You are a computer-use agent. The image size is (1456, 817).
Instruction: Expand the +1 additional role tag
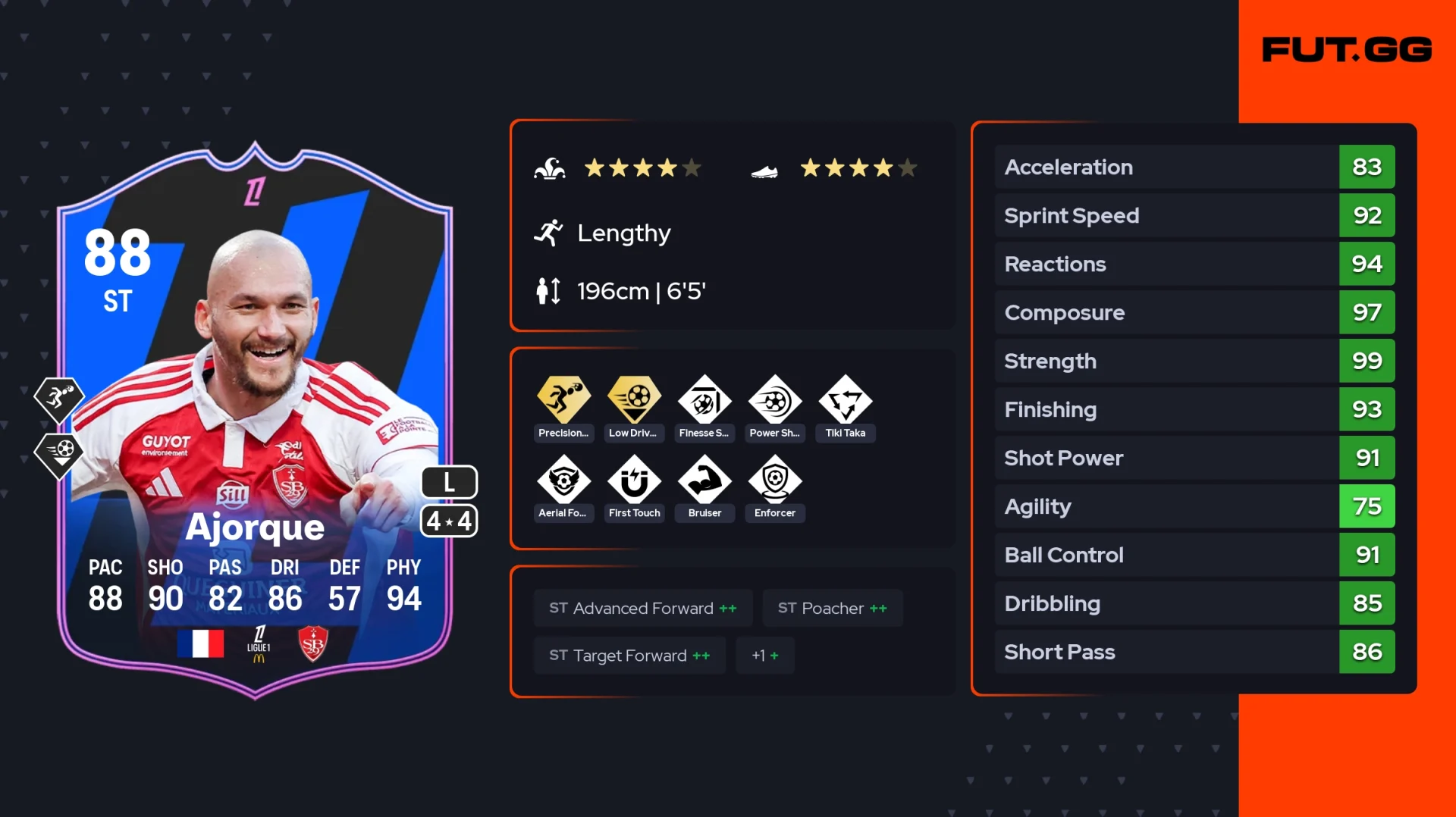764,656
